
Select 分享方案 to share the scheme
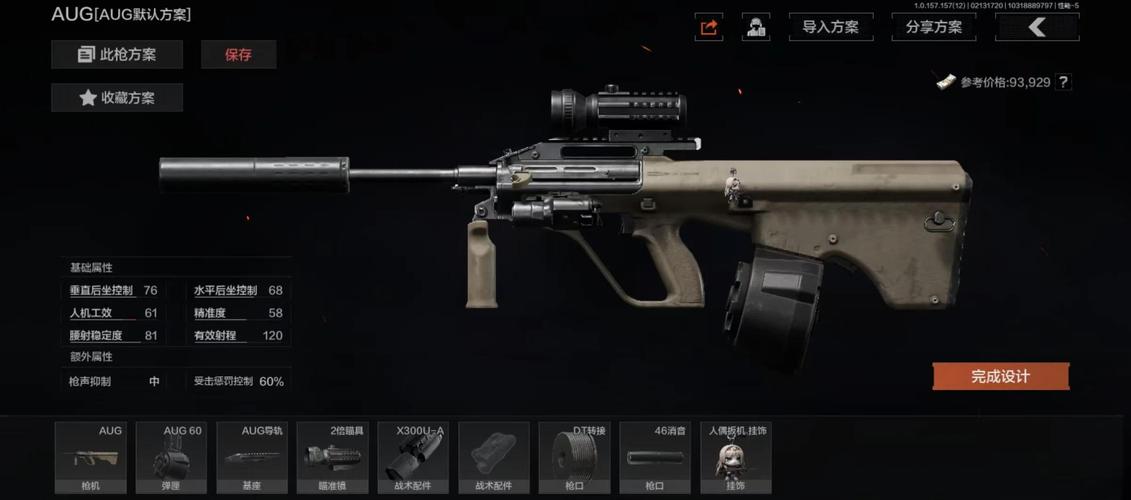coord(934,27)
